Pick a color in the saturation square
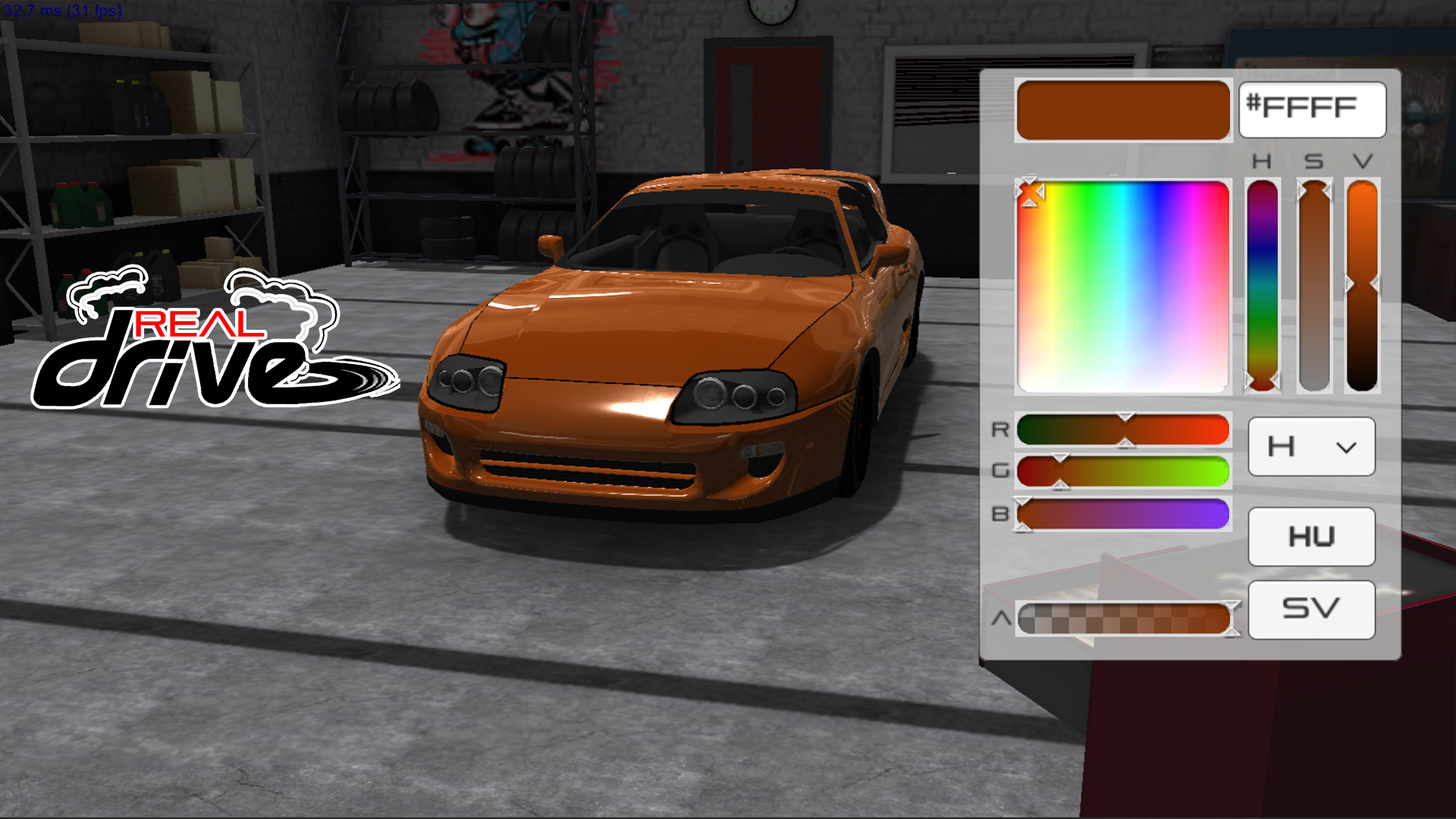Image resolution: width=1456 pixels, height=819 pixels. coord(1122,284)
